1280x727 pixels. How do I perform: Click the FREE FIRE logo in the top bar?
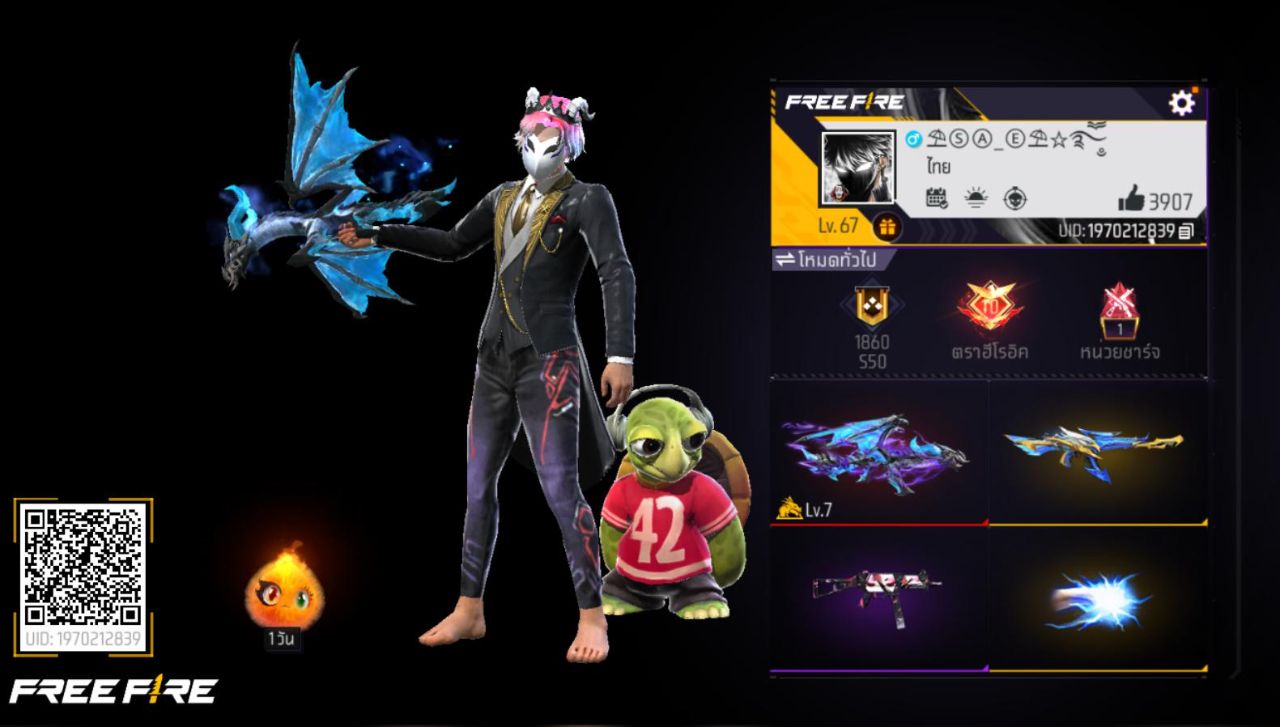pos(843,100)
